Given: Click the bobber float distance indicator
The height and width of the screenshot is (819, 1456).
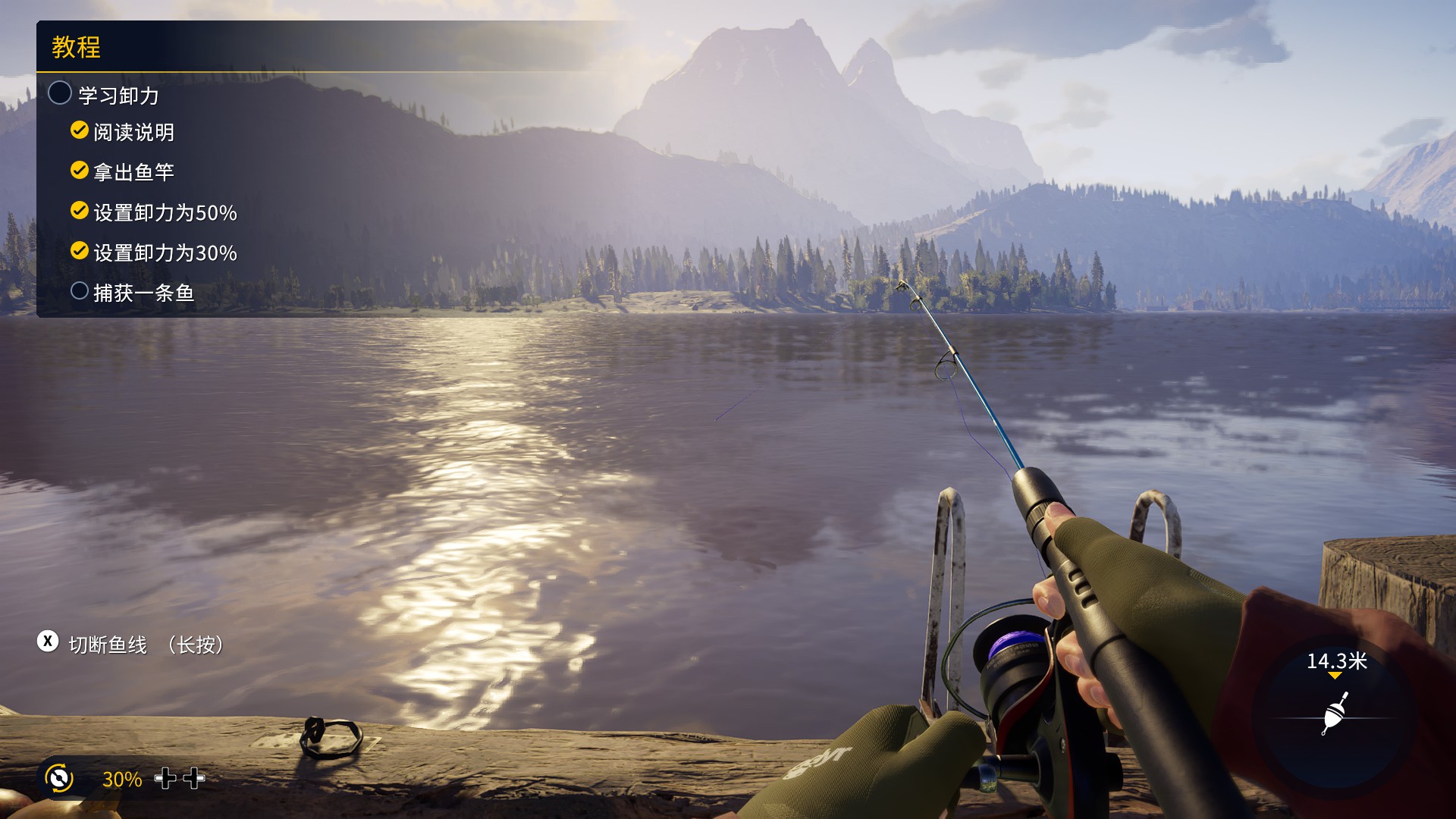Looking at the screenshot, I should coord(1334,713).
